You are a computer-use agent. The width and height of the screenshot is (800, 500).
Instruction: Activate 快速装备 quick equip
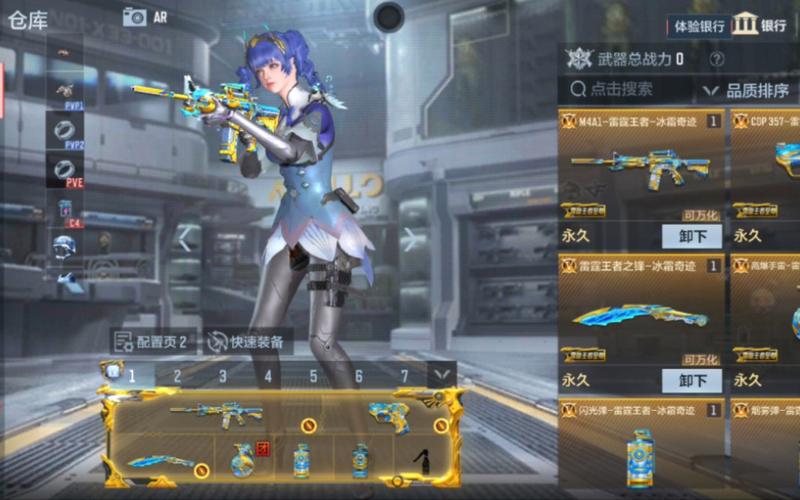pos(247,341)
